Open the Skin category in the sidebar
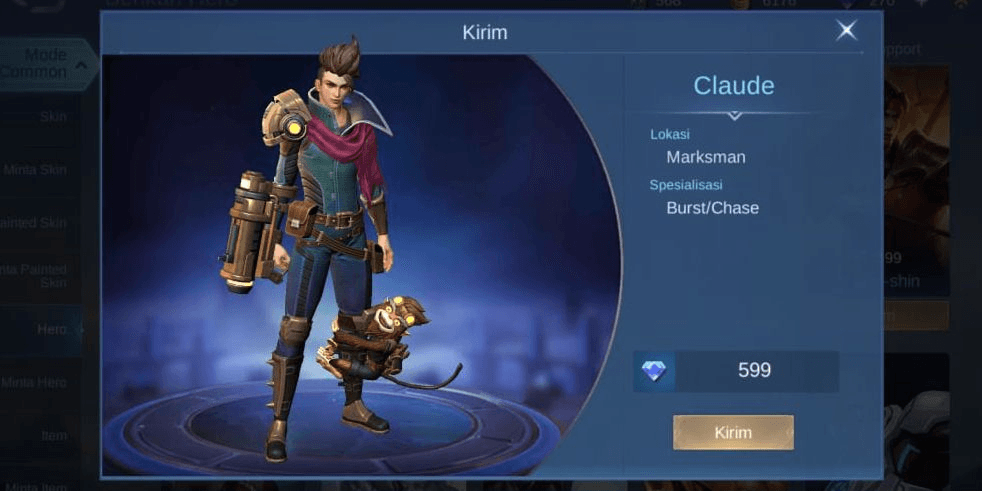 pos(52,116)
